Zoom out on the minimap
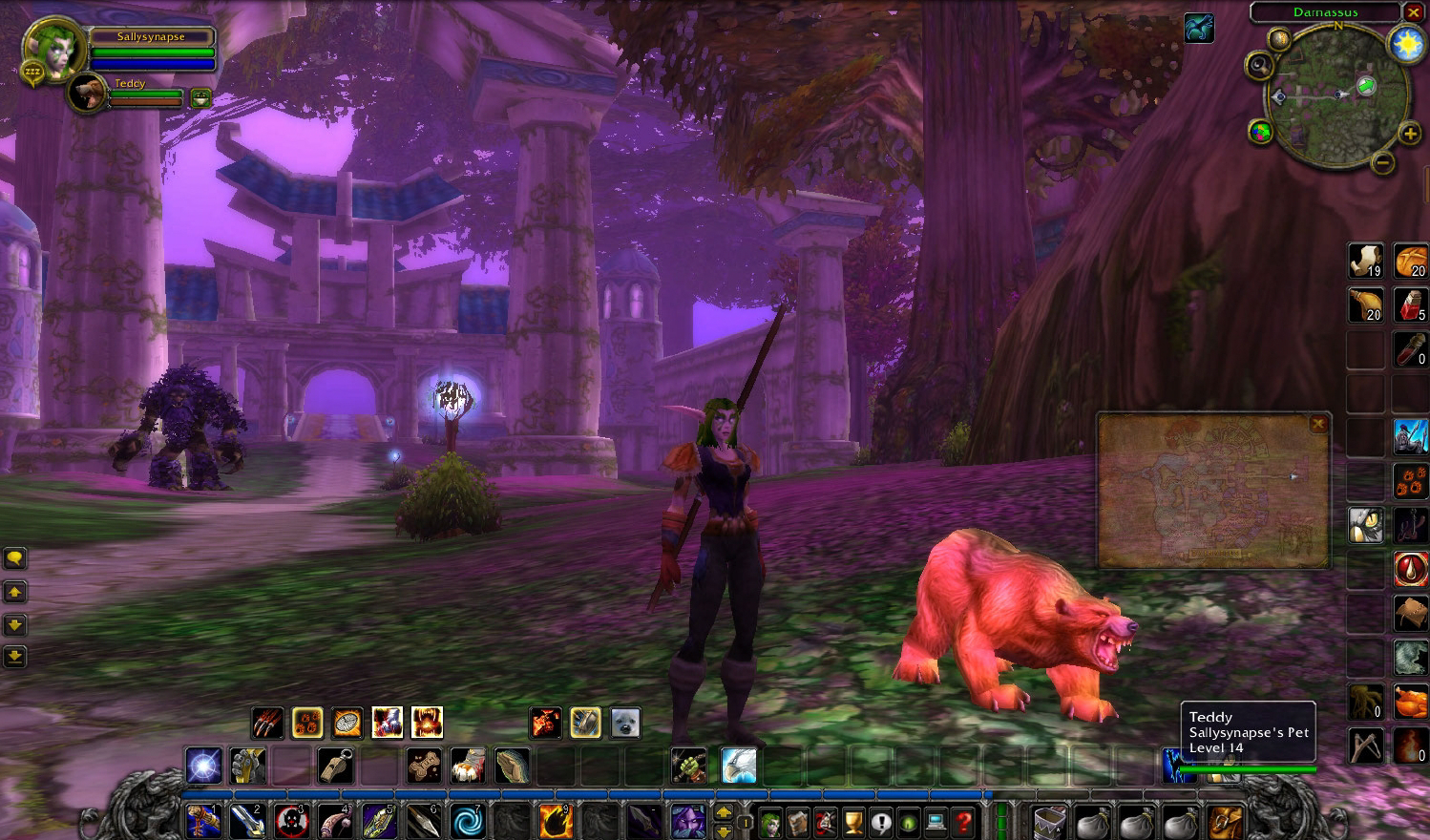Image resolution: width=1430 pixels, height=840 pixels. [x=1382, y=163]
